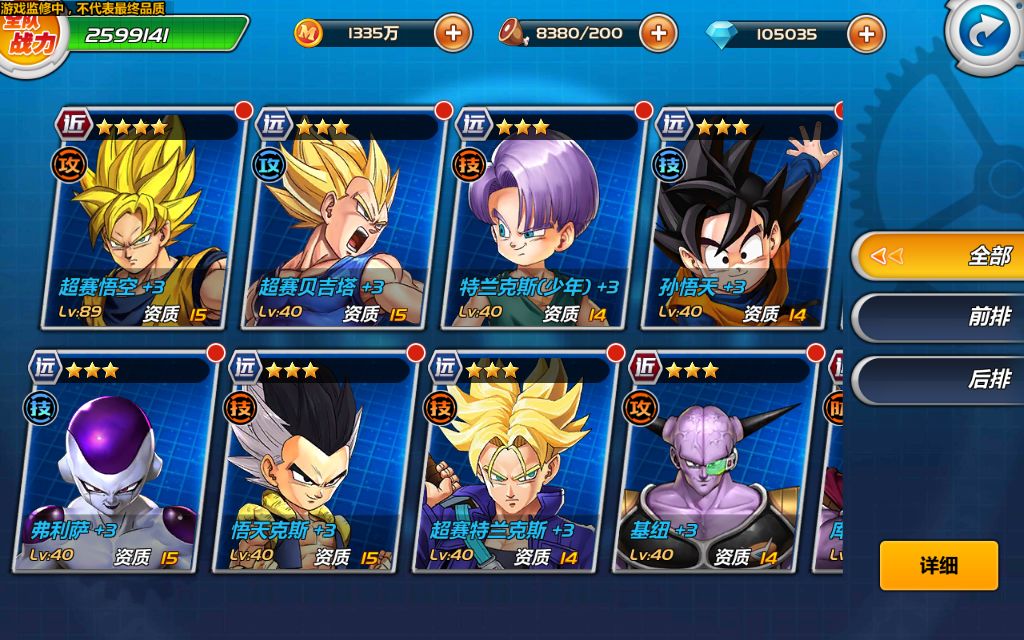Pick the 弗利萨 hero card
The image size is (1024, 640).
tap(116, 465)
